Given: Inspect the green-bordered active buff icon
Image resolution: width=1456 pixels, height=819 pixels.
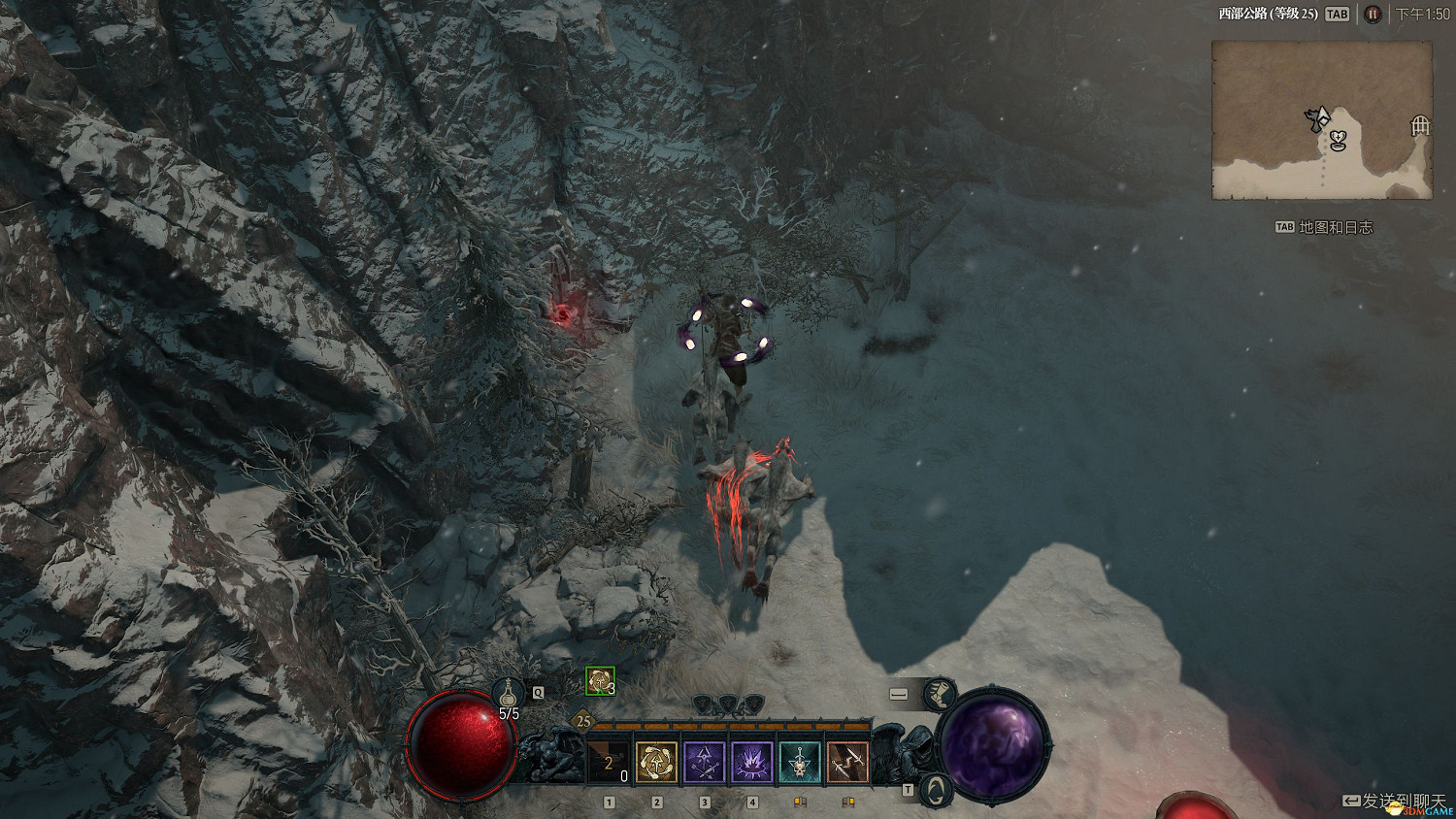Looking at the screenshot, I should click(x=600, y=682).
